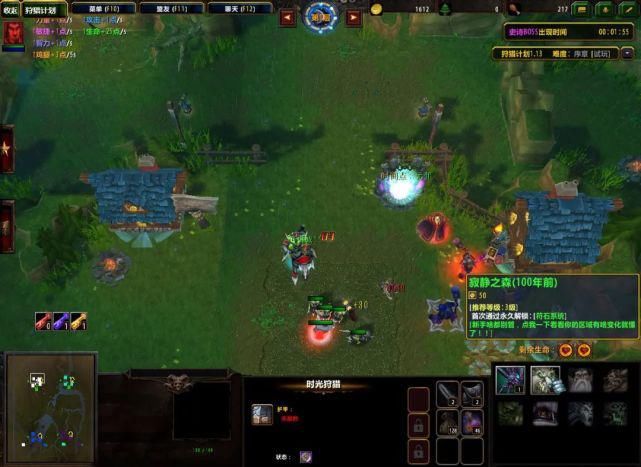Switch to the 狩猎计划 tab
The width and height of the screenshot is (641, 467).
coord(45,10)
